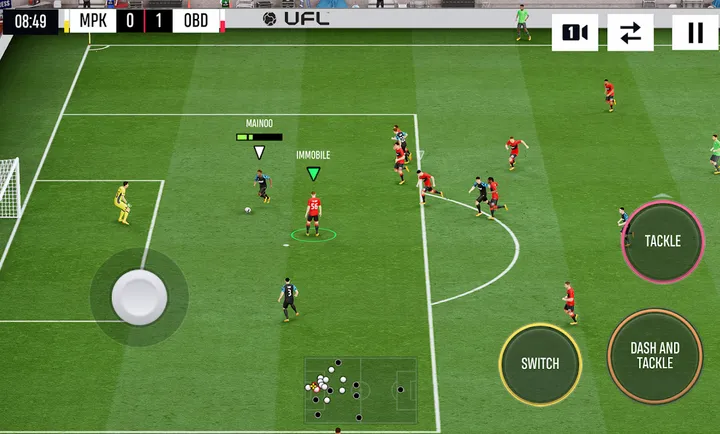Pause the match
This screenshot has height=434, width=720.
click(695, 33)
